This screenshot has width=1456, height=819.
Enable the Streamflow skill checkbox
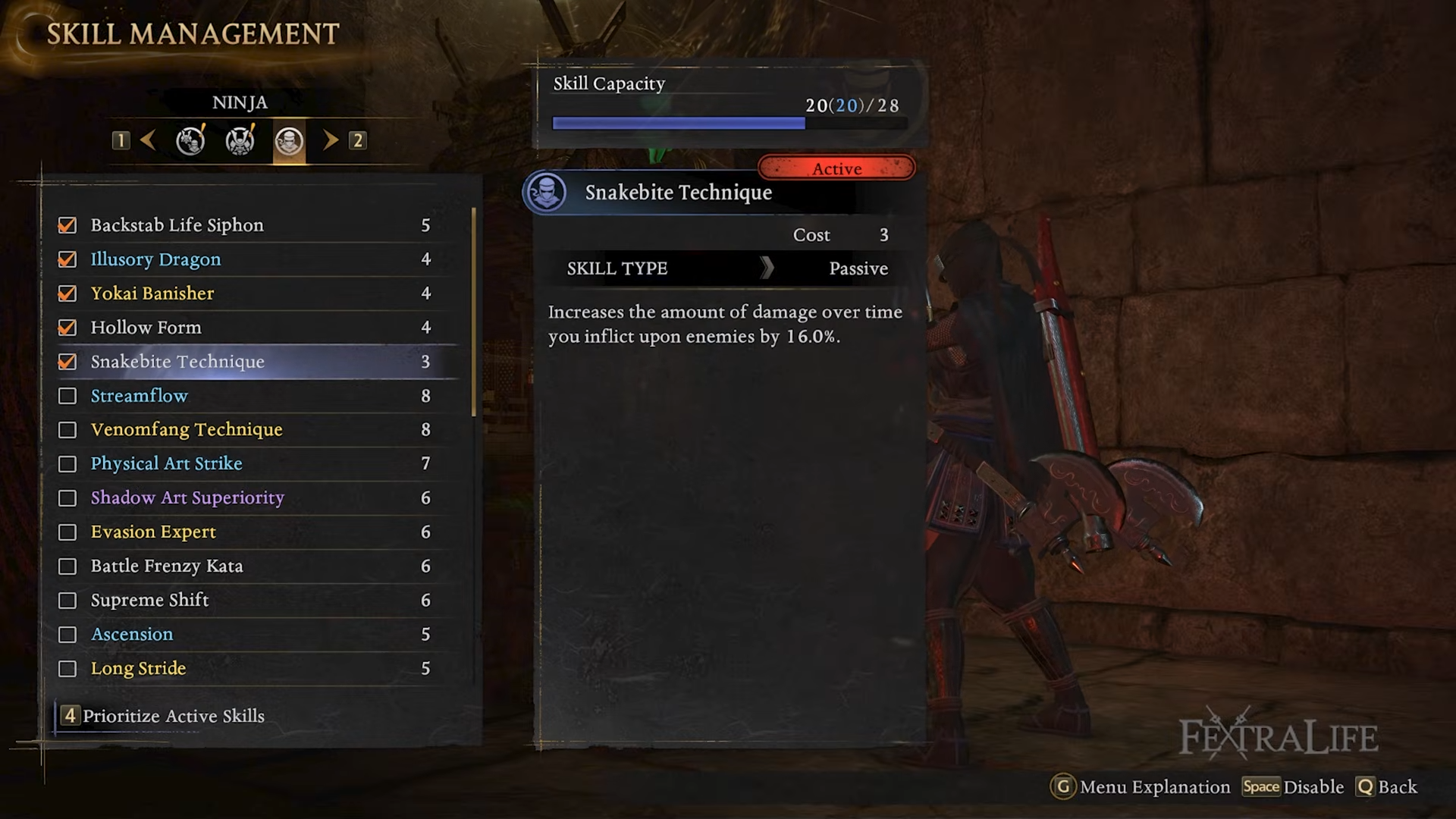(x=67, y=396)
